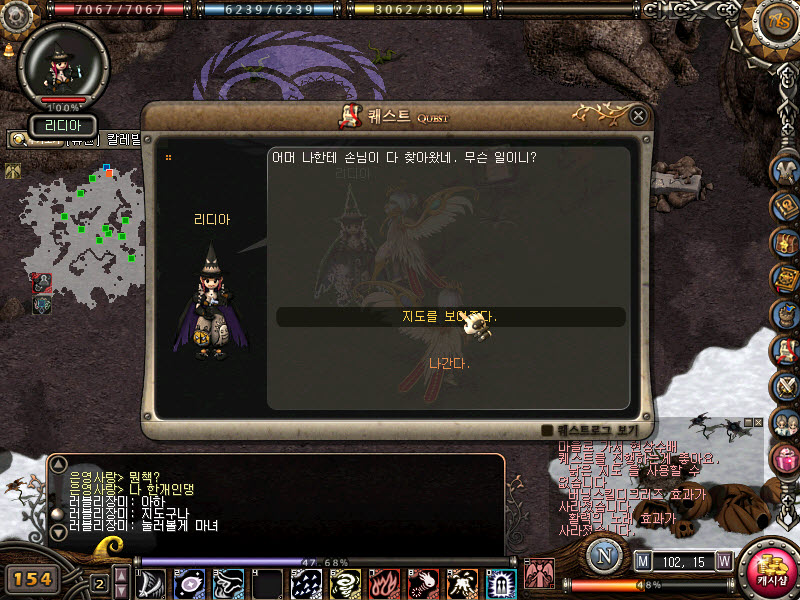This screenshot has height=600, width=800.
Task: Use the whirlwind tornado skill
Action: (346, 583)
